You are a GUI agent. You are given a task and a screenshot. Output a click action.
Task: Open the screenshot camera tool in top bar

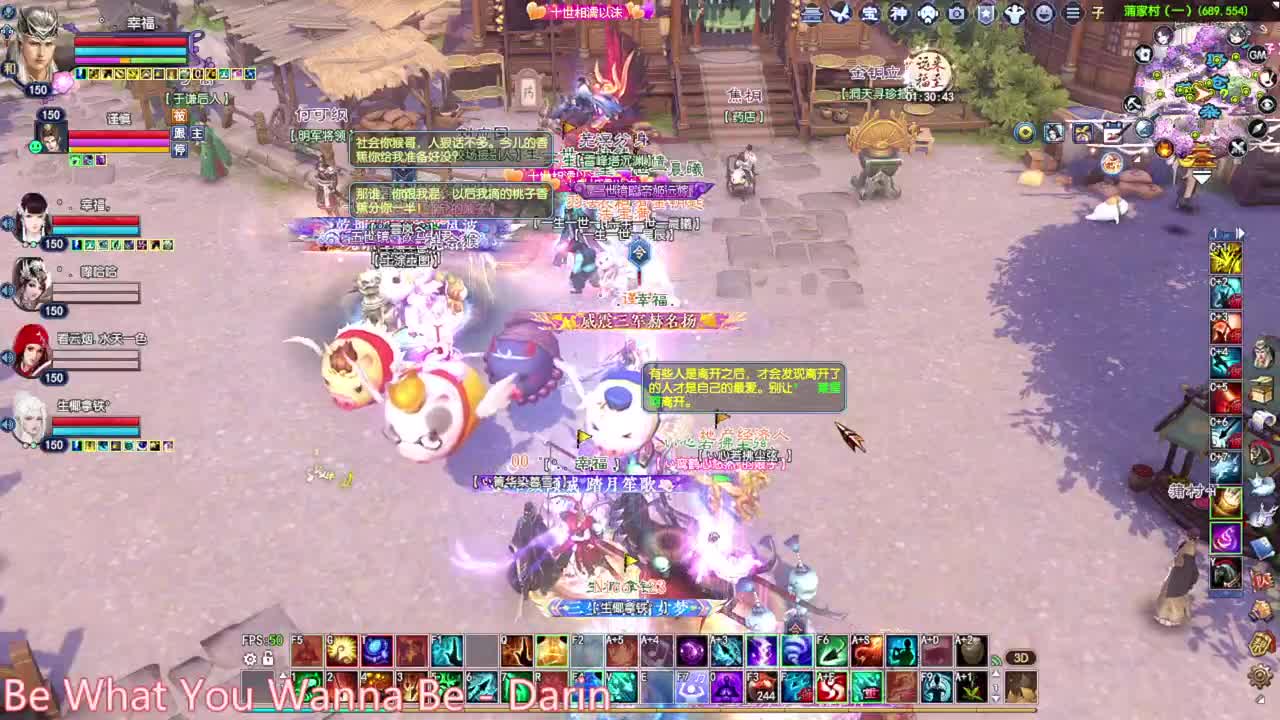[x=957, y=14]
